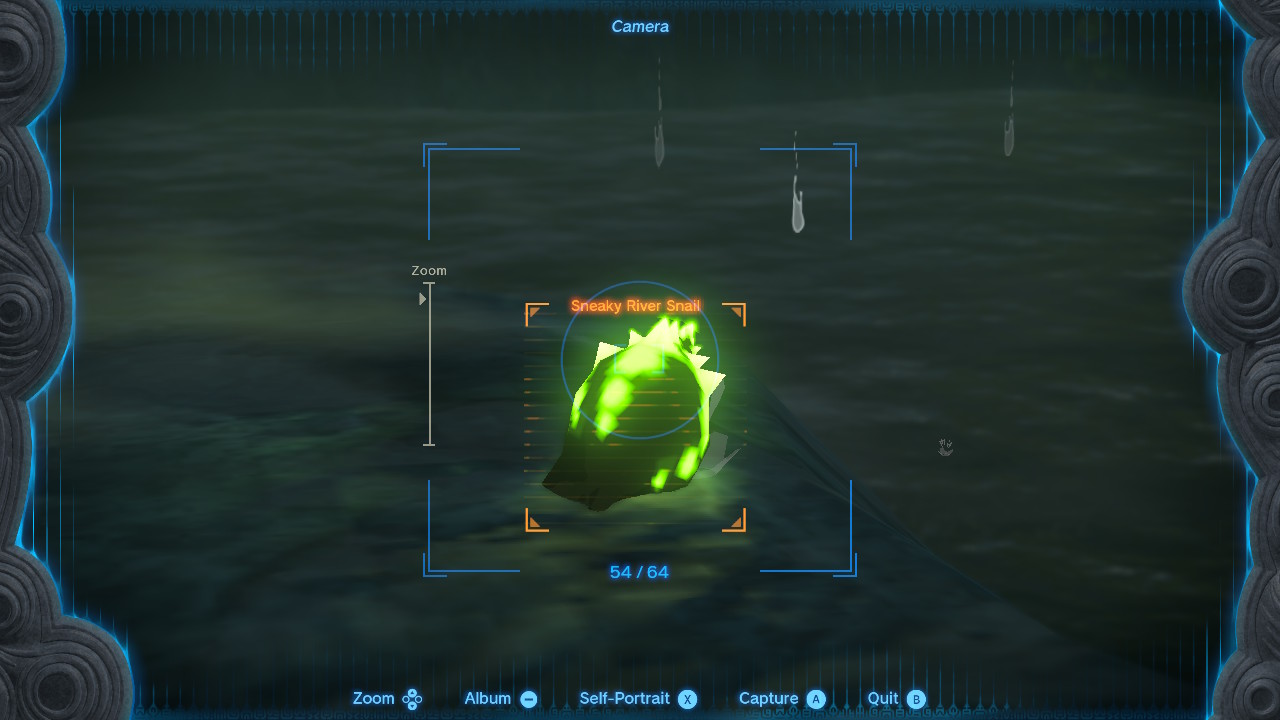This screenshot has height=720, width=1280.
Task: Quit the Camera mode
Action: 888,698
